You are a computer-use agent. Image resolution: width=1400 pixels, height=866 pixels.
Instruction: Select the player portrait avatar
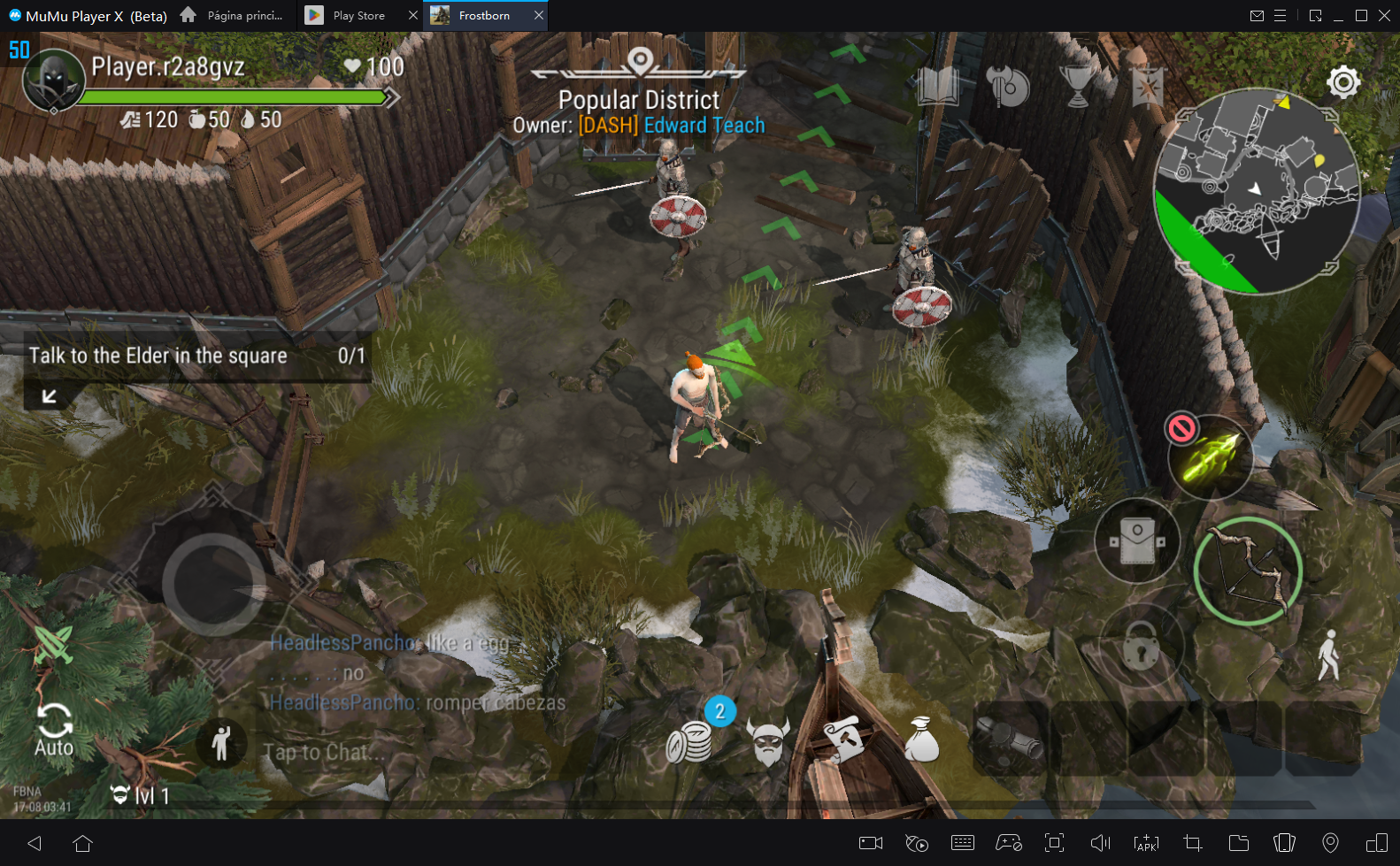coord(53,81)
